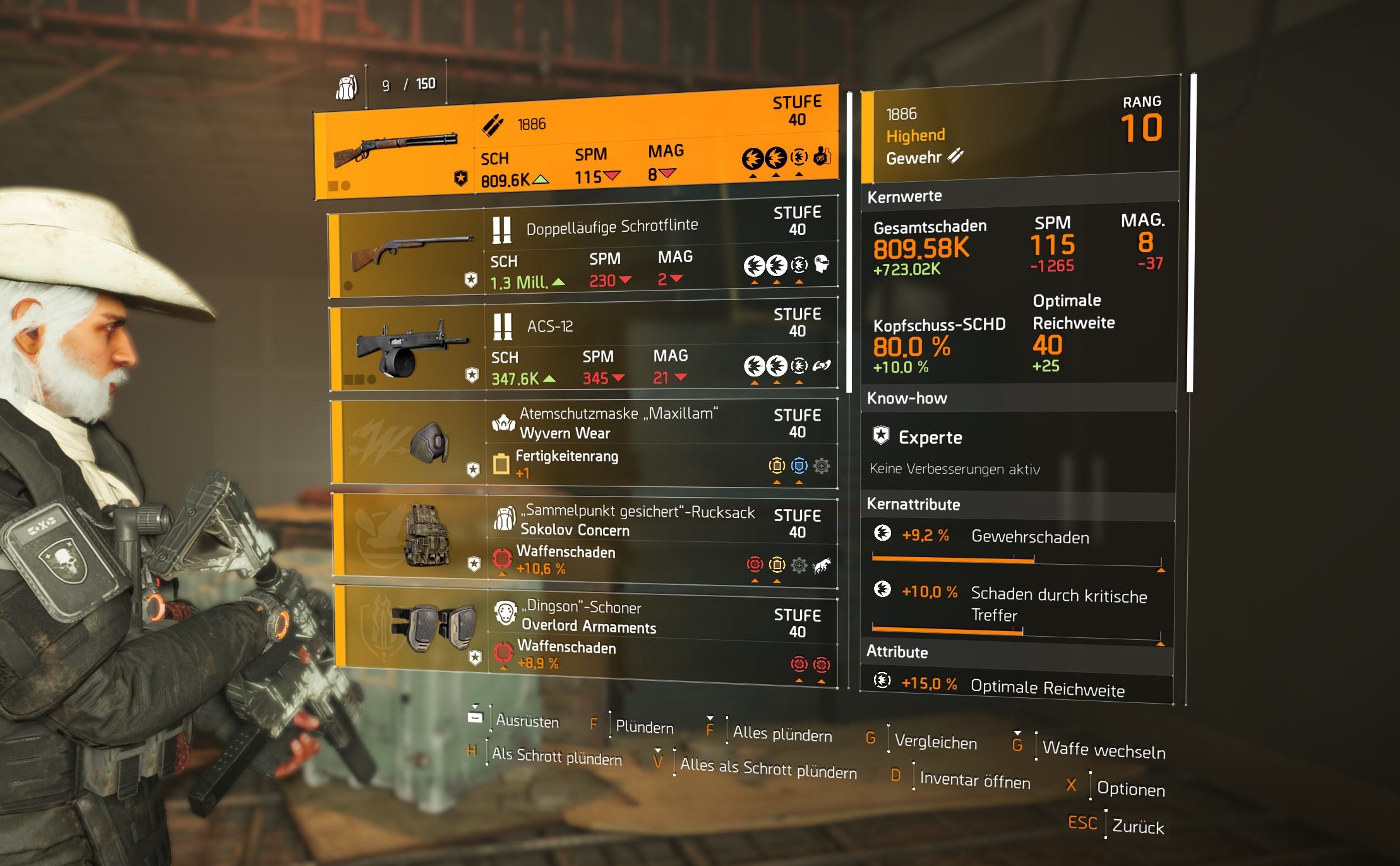Screen dimensions: 1400x866
Task: Click the Waffe wechseln option
Action: pyautogui.click(x=1103, y=749)
